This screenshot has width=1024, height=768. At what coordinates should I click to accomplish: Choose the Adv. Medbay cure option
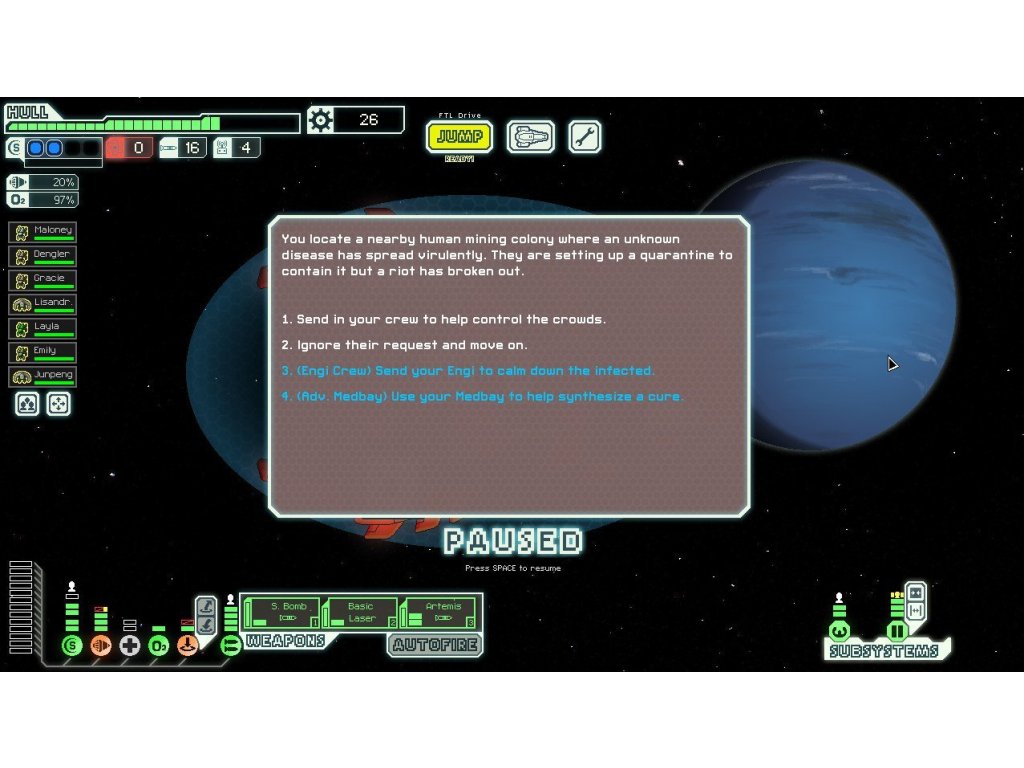point(482,397)
